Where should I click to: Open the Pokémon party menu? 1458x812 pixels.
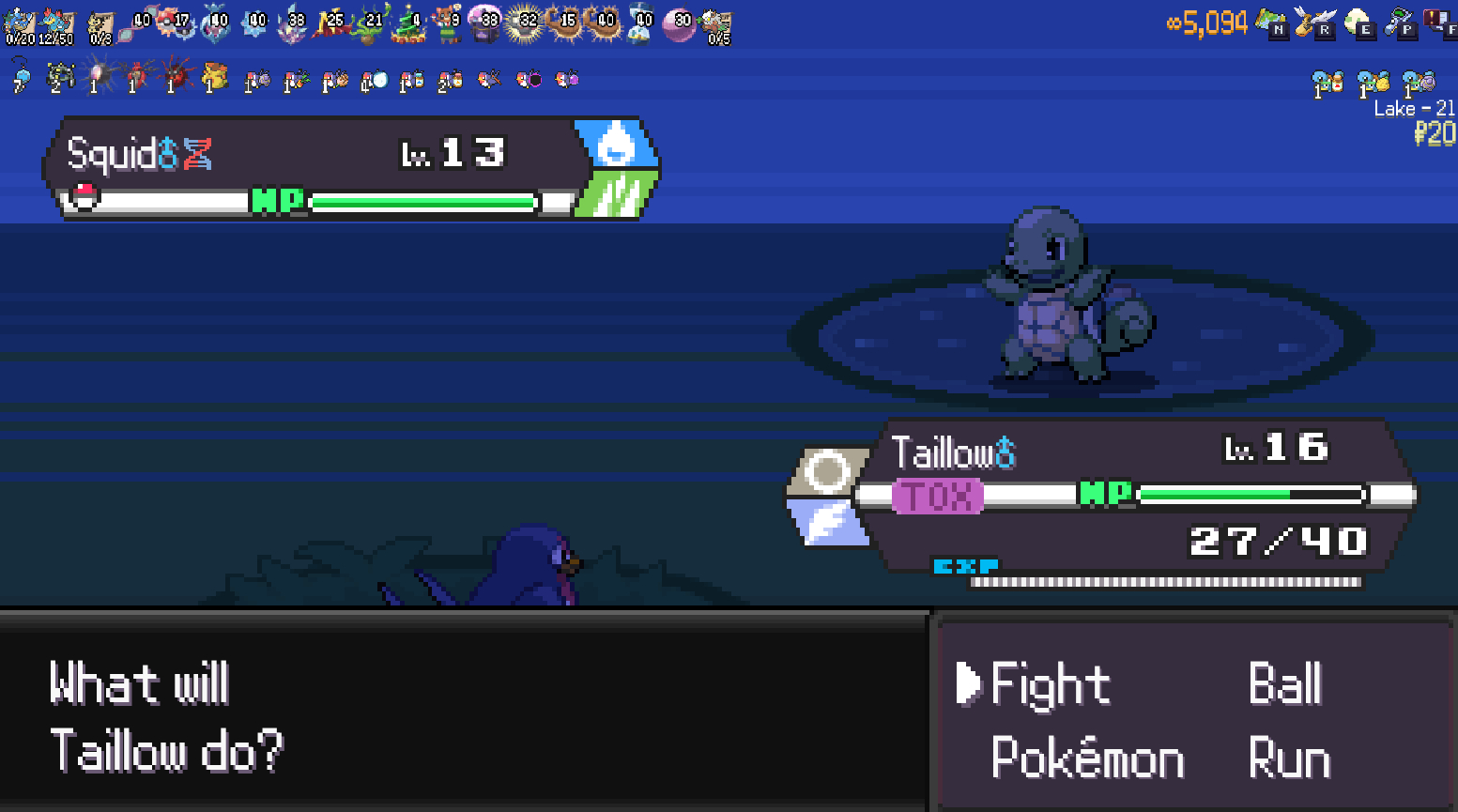(x=1087, y=758)
